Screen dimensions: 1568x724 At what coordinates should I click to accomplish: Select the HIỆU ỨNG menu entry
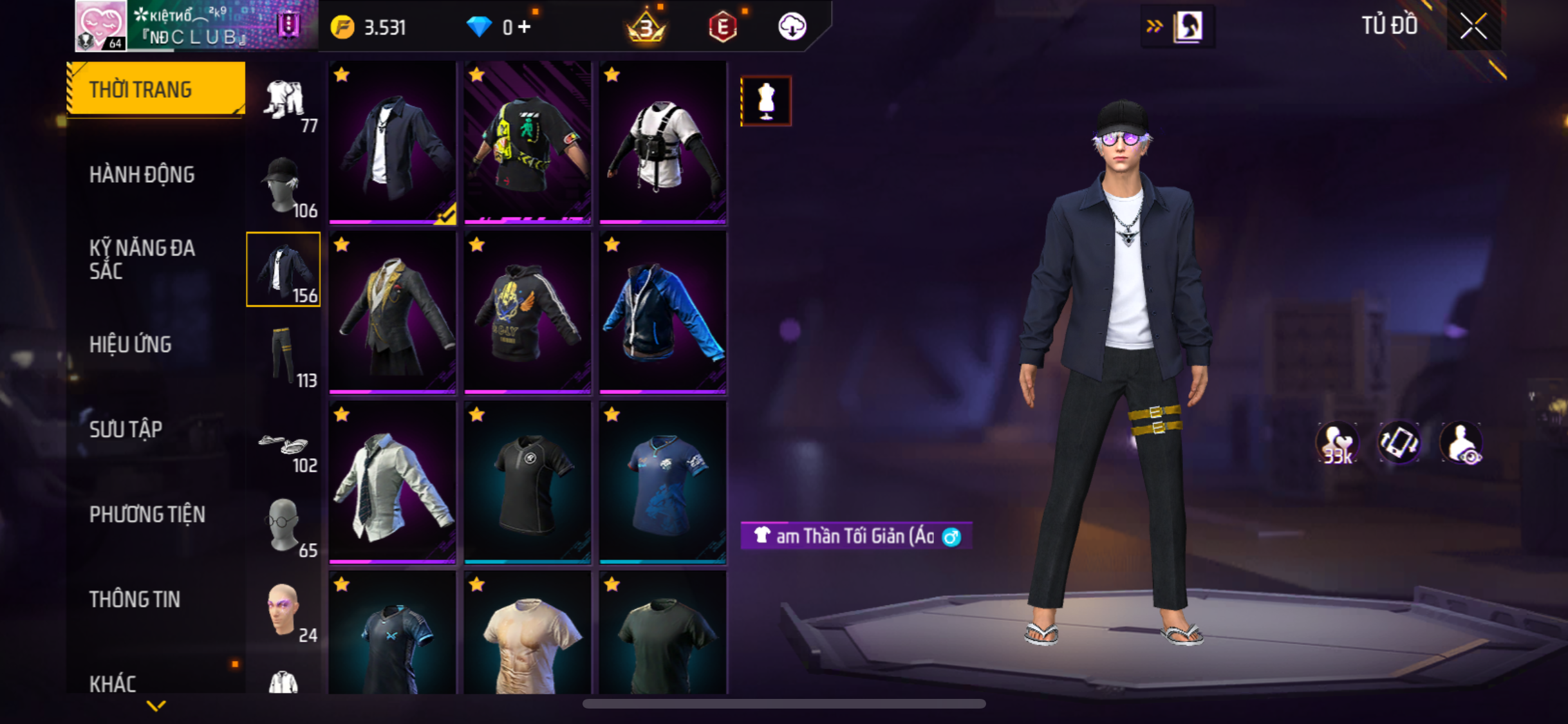(131, 344)
